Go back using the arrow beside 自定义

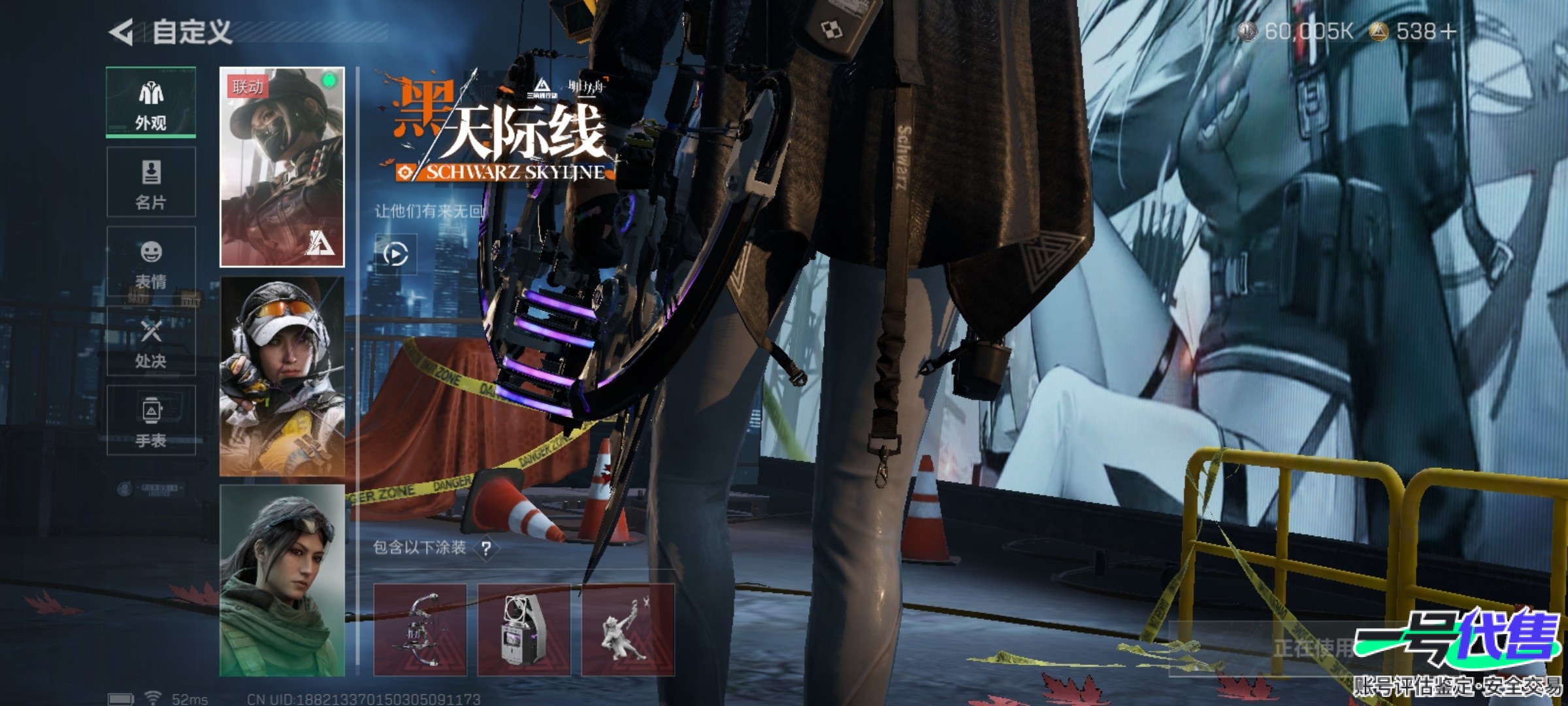[122, 32]
